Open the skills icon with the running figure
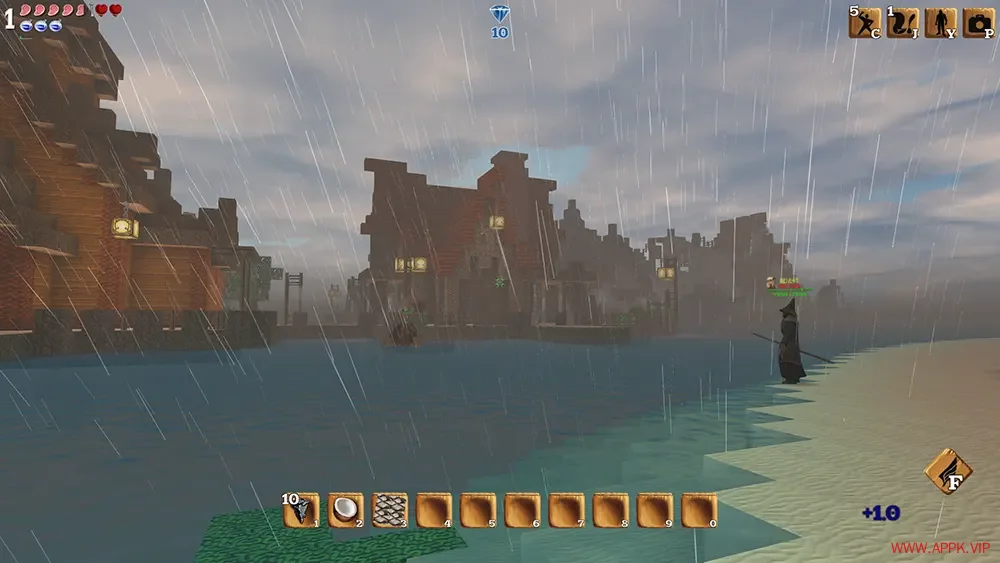 [x=865, y=23]
